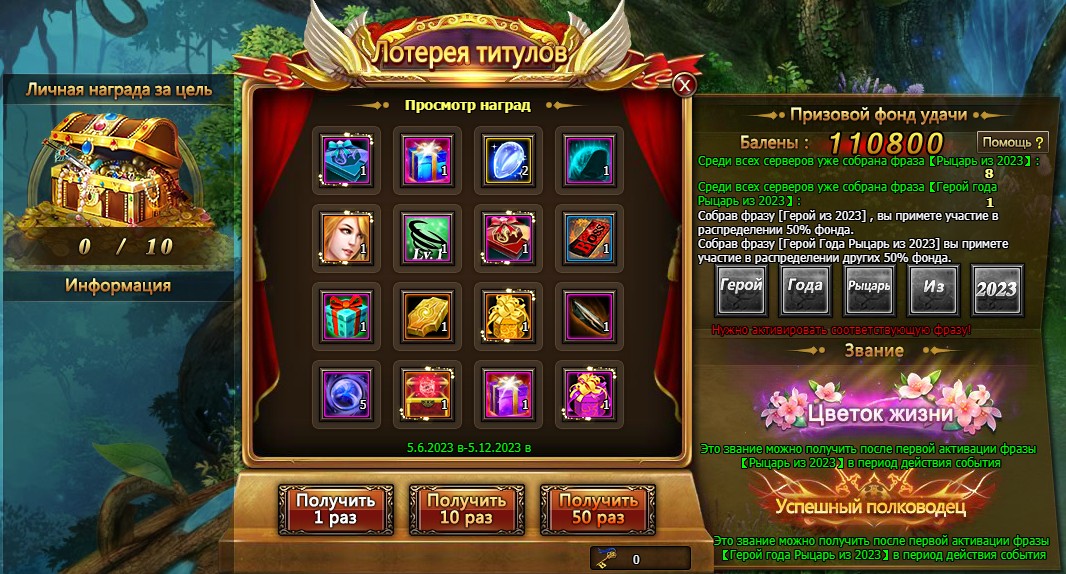Close the title lottery window
The height and width of the screenshot is (574, 1066).
coord(684,85)
